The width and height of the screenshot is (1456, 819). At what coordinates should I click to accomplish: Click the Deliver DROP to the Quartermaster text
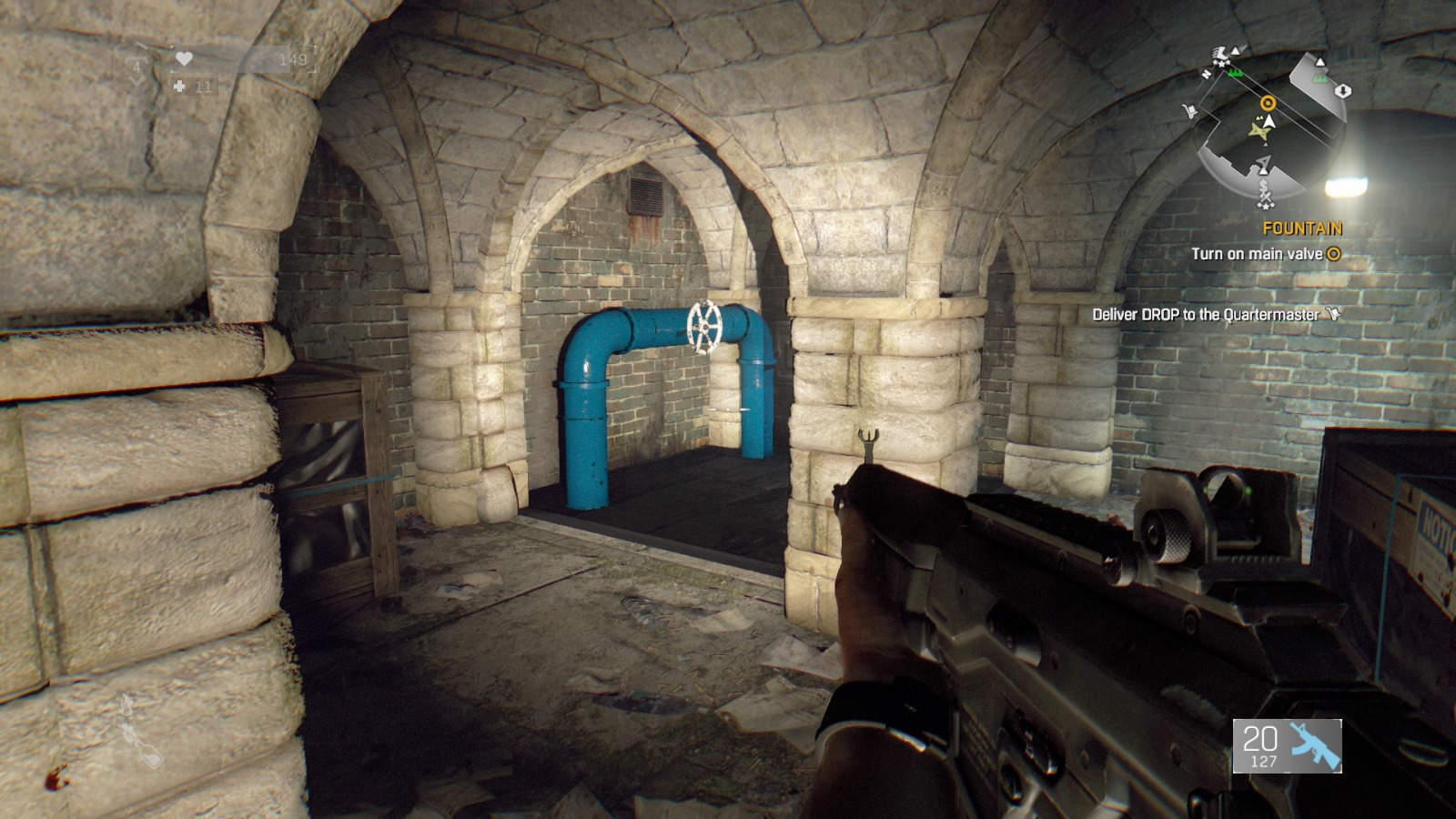[x=1206, y=315]
